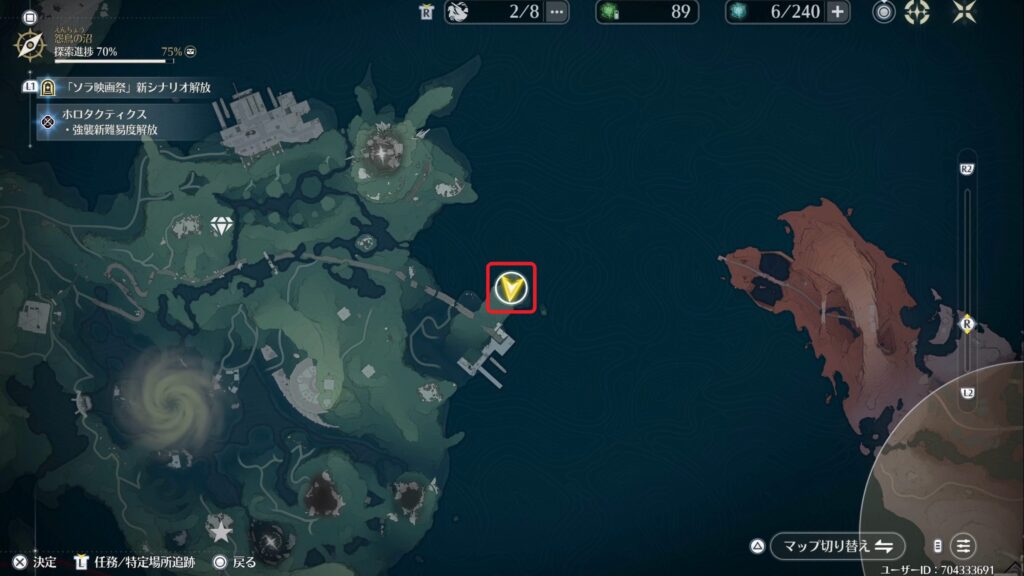Open the three-dots button beside the 2/8 counter
The height and width of the screenshot is (576, 1024).
[557, 13]
